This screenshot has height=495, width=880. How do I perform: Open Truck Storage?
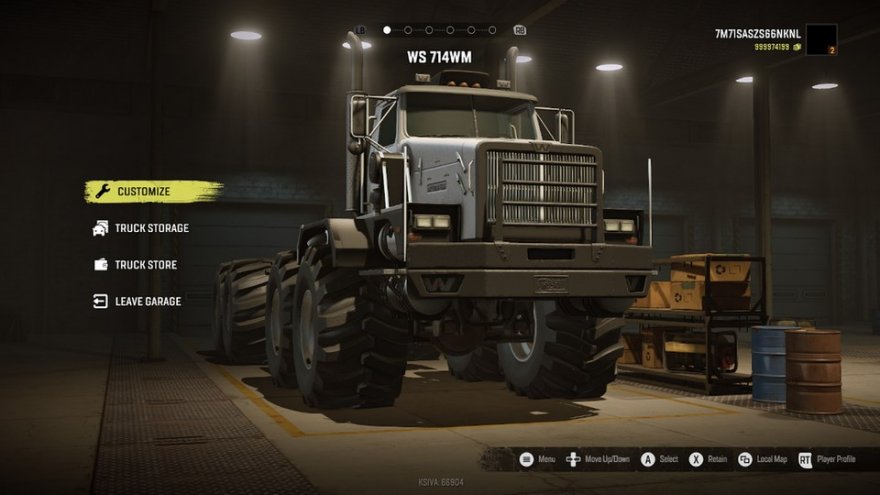tap(151, 228)
